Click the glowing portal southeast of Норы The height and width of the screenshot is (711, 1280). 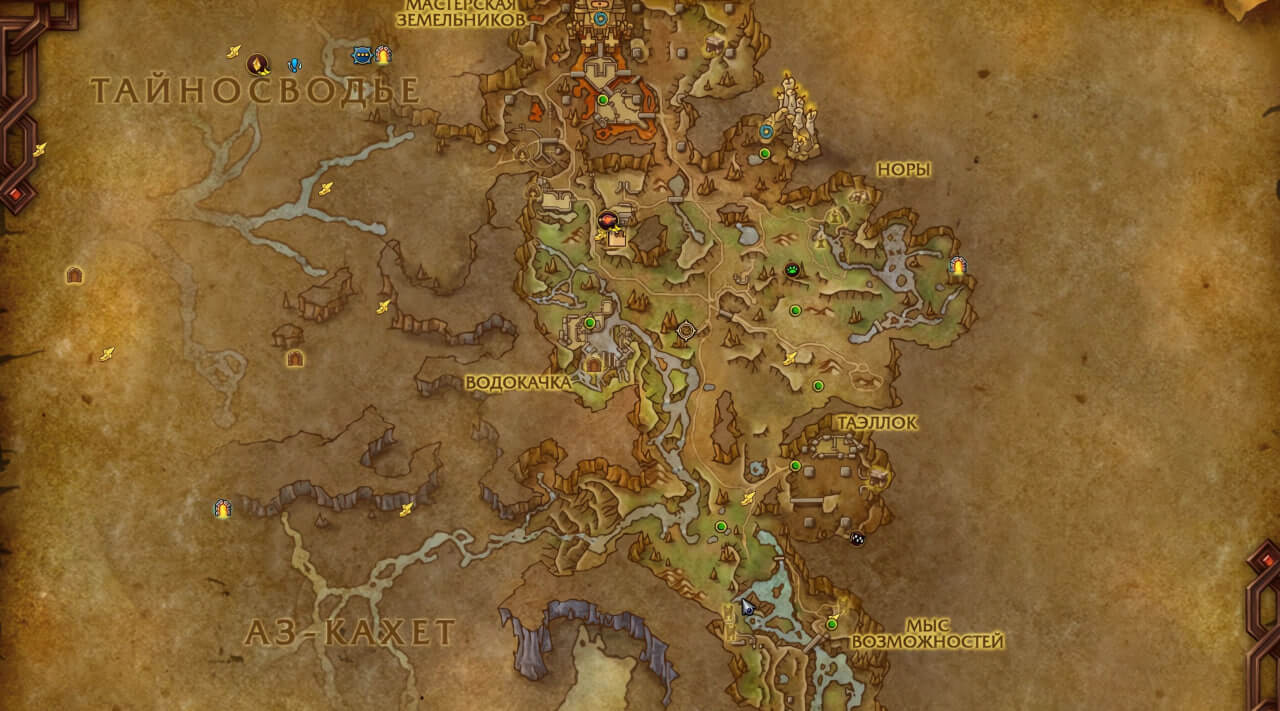[x=957, y=266]
